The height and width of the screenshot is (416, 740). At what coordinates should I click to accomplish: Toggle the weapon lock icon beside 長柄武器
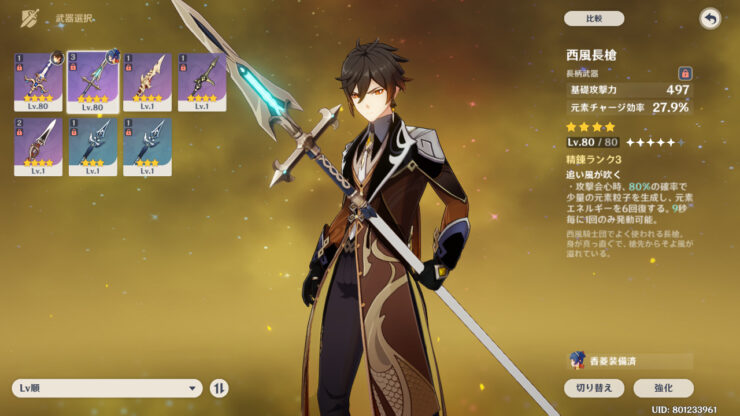pyautogui.click(x=685, y=73)
